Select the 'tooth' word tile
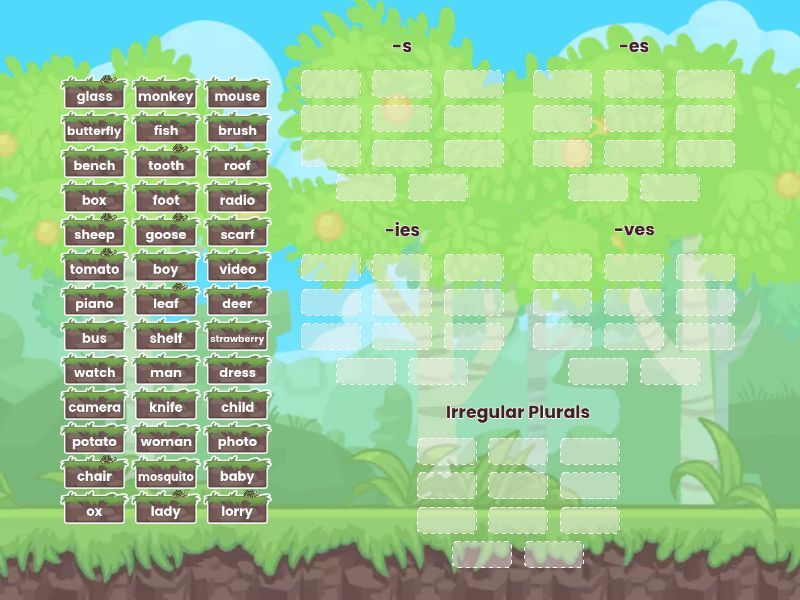The height and width of the screenshot is (600, 800). pyautogui.click(x=166, y=165)
